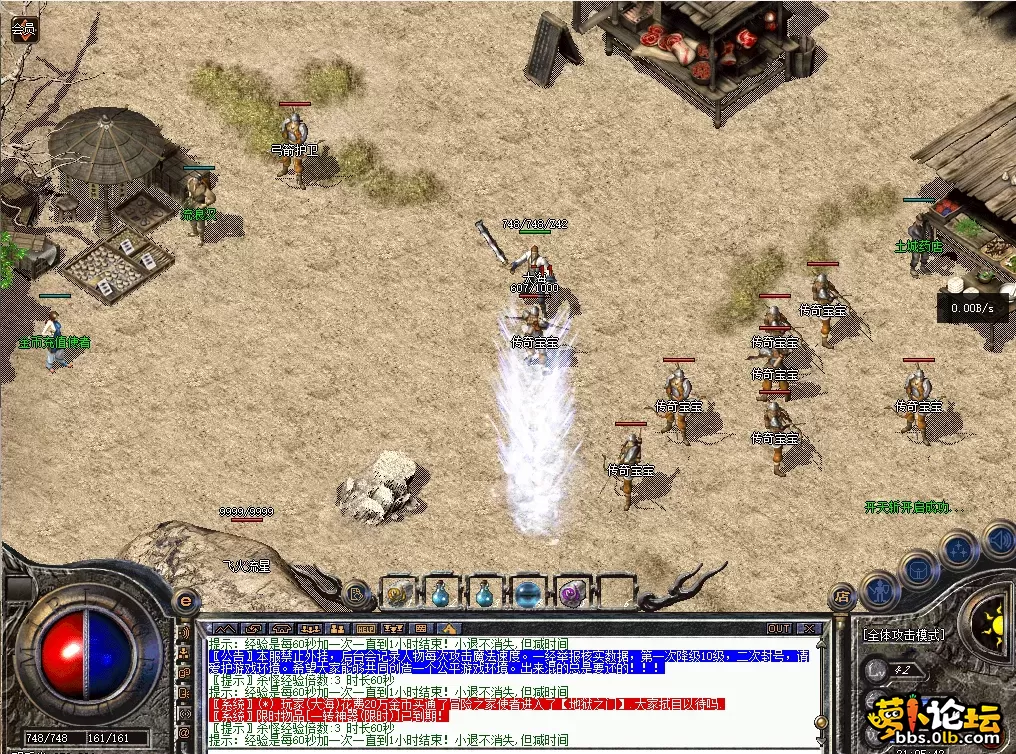Switch the 全体攻击模式 attack mode label
1016x754 pixels.
903,634
